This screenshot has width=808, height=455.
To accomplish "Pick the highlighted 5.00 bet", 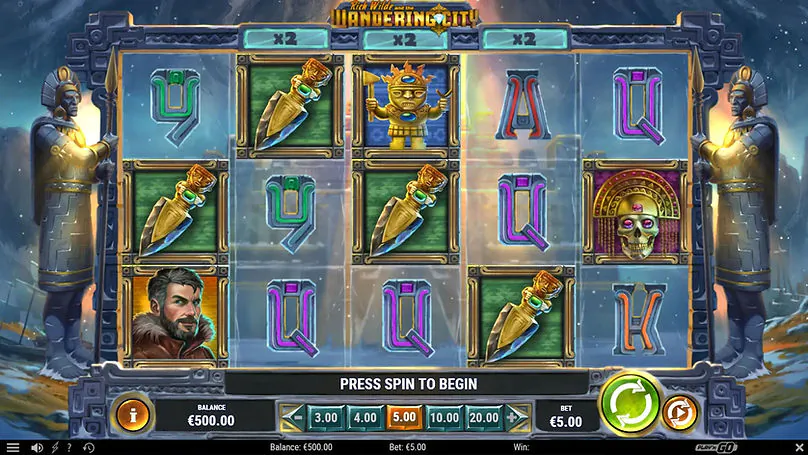I will coord(403,416).
